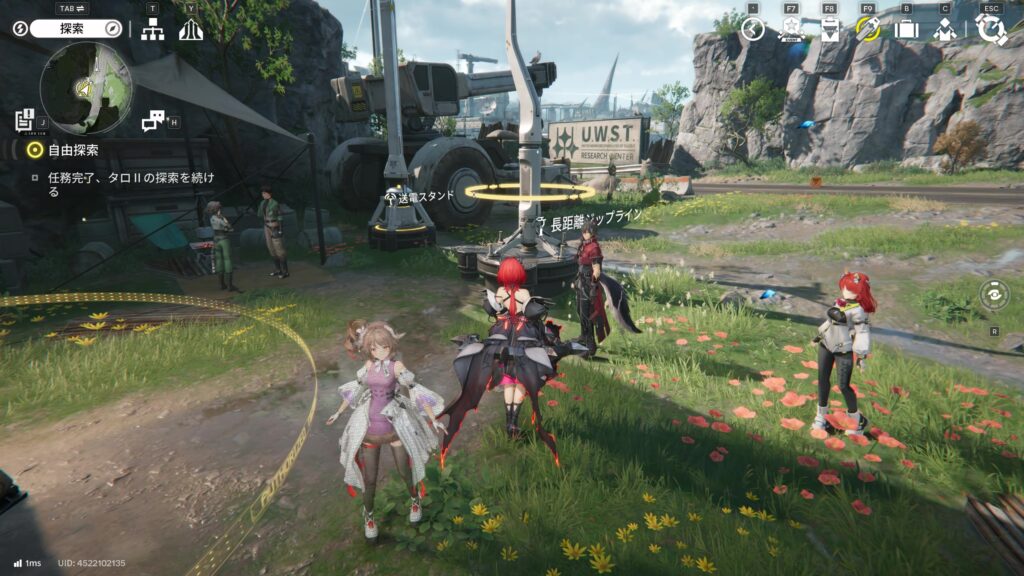The width and height of the screenshot is (1024, 576).
Task: Click the yellow-ringed ticket icon
Action: (867, 29)
